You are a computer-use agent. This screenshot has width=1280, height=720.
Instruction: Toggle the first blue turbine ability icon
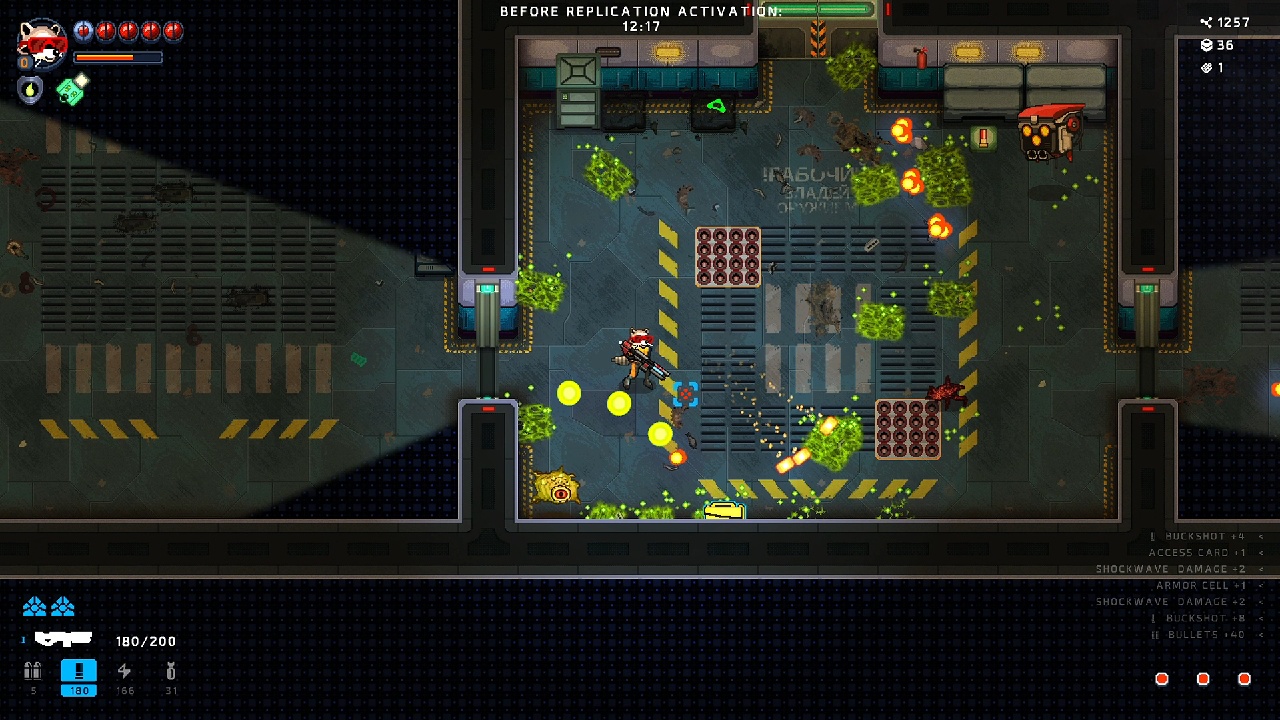34,606
